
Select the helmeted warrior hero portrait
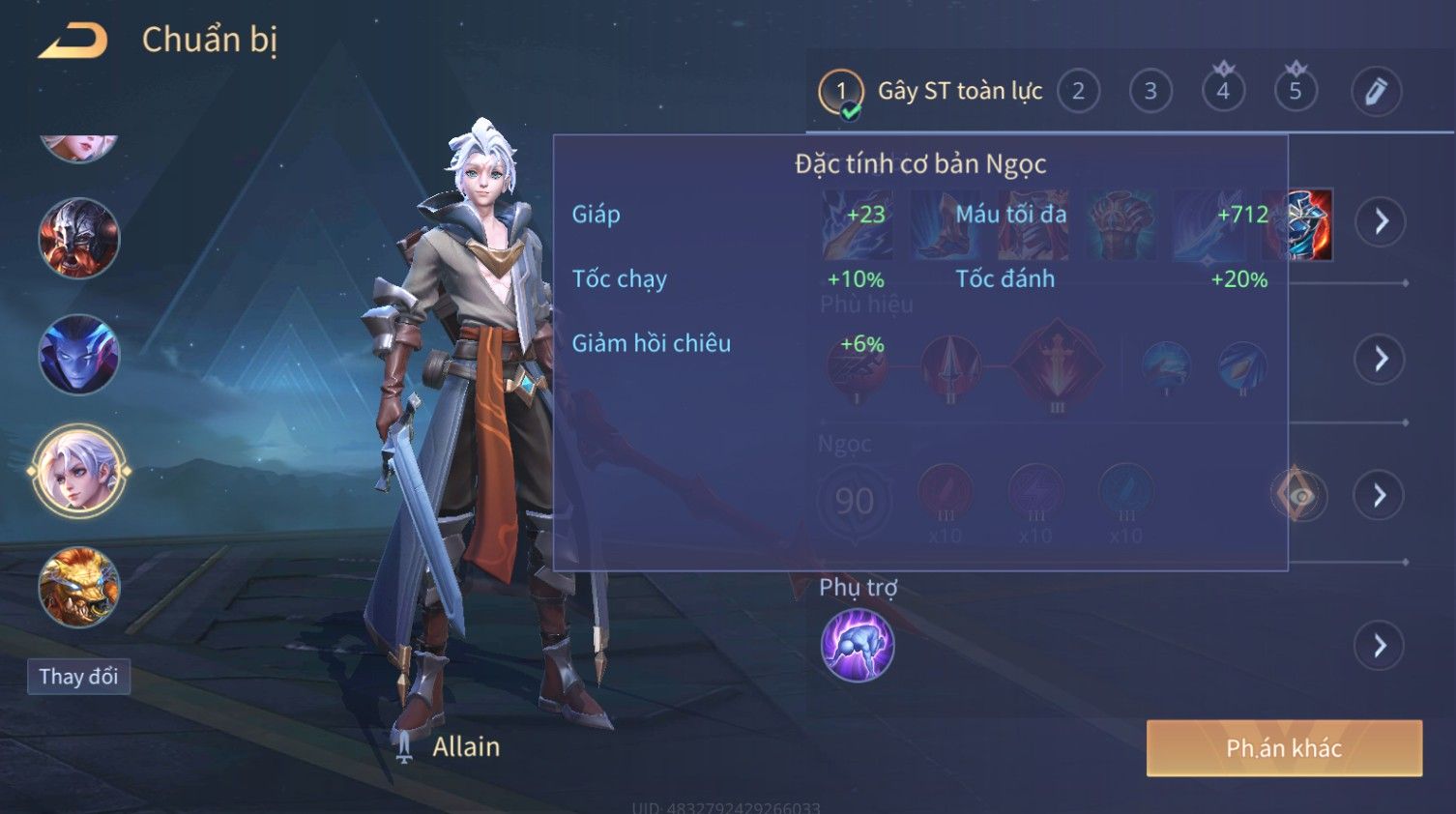pyautogui.click(x=78, y=239)
